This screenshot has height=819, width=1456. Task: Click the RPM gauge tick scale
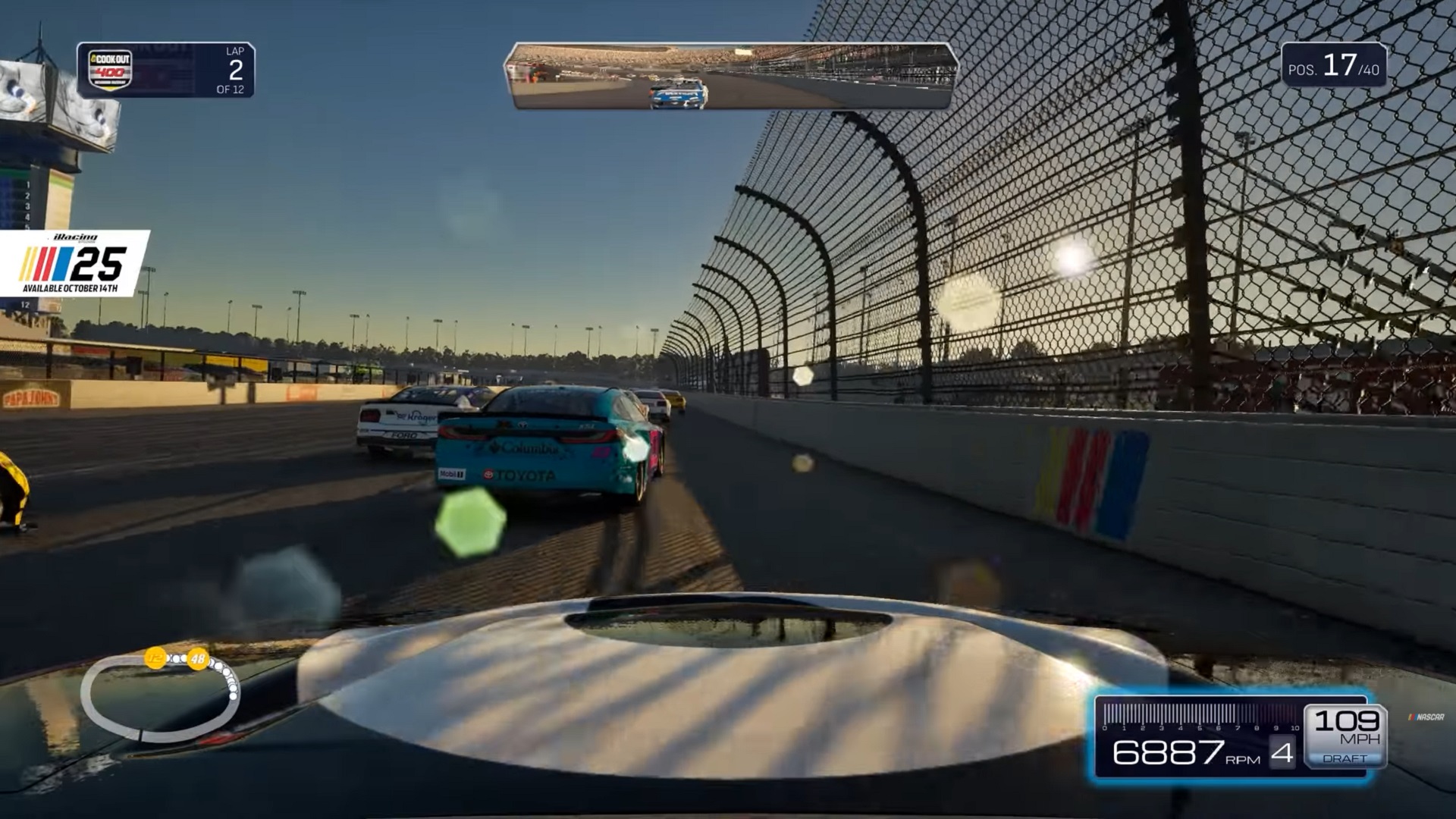pos(1199,715)
